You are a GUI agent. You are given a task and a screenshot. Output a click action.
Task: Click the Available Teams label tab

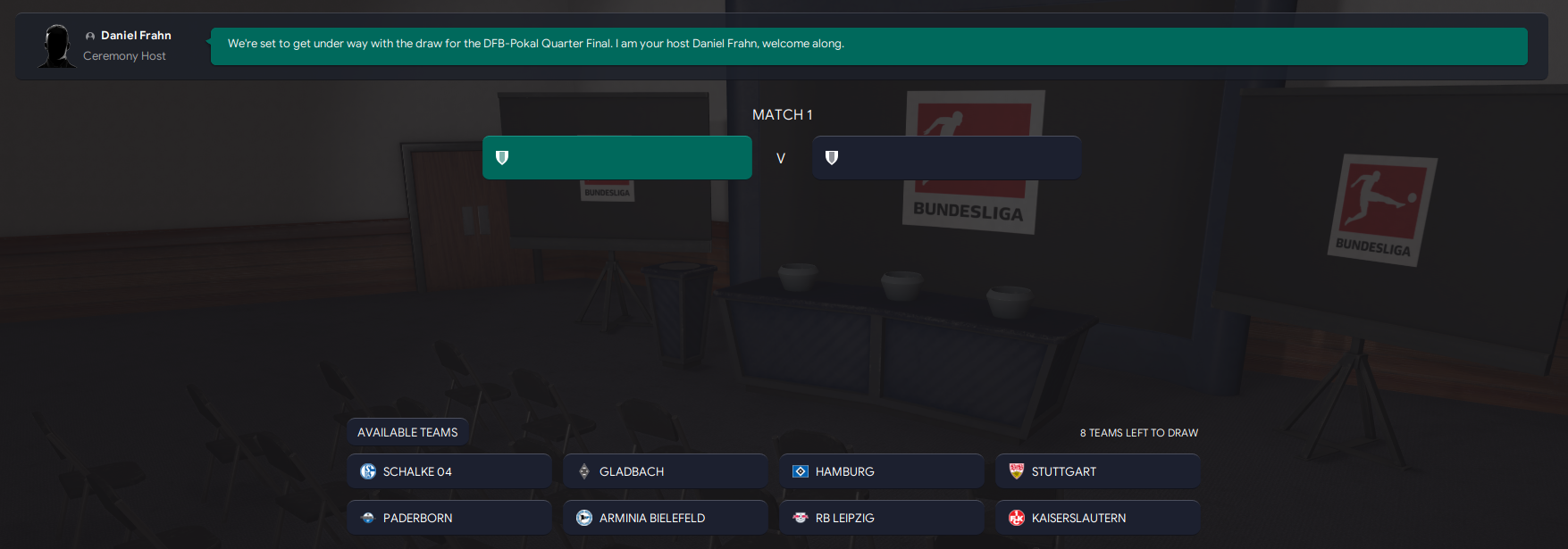(407, 432)
